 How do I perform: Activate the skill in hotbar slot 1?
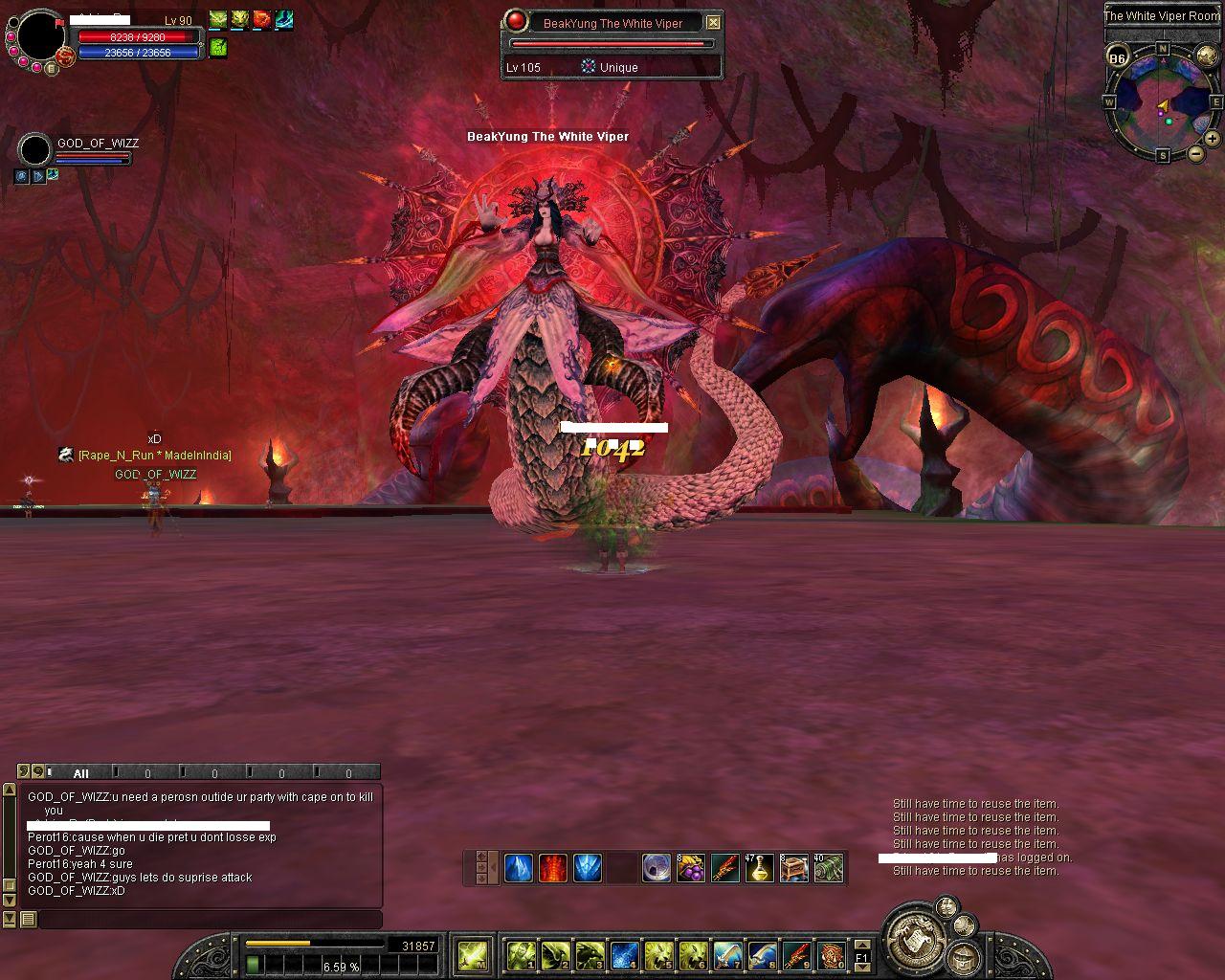[521, 954]
